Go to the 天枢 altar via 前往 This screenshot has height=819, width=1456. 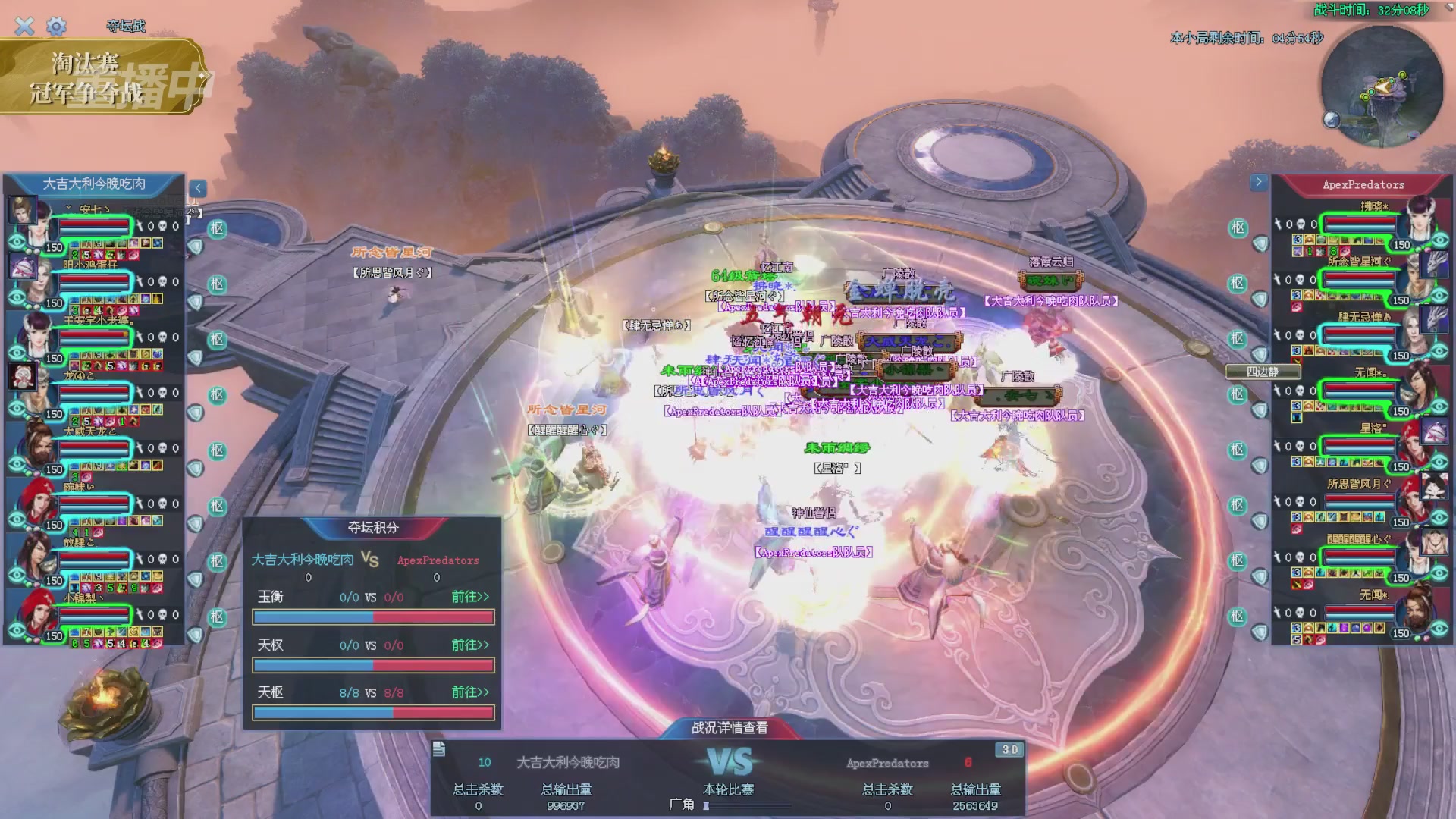(x=470, y=692)
